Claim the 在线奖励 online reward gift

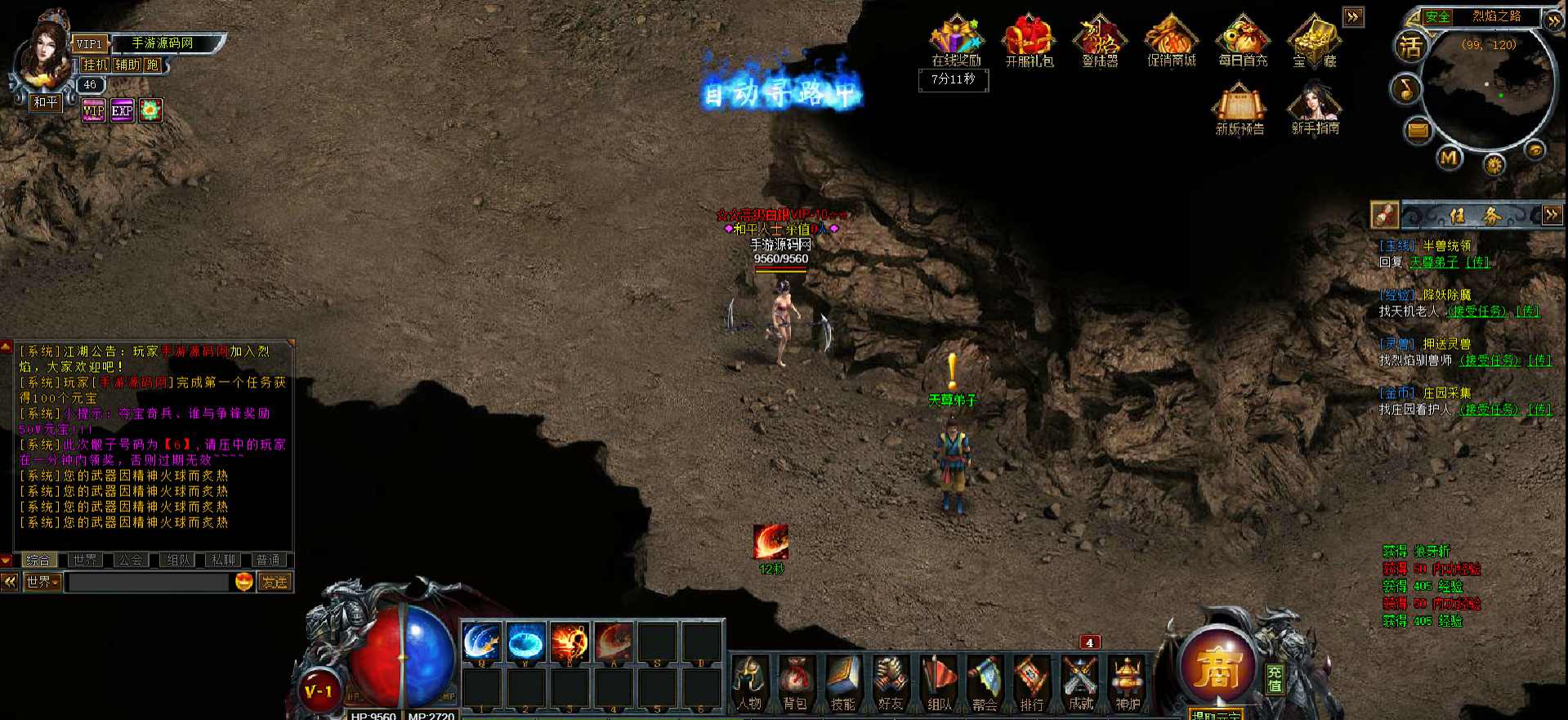[x=956, y=41]
